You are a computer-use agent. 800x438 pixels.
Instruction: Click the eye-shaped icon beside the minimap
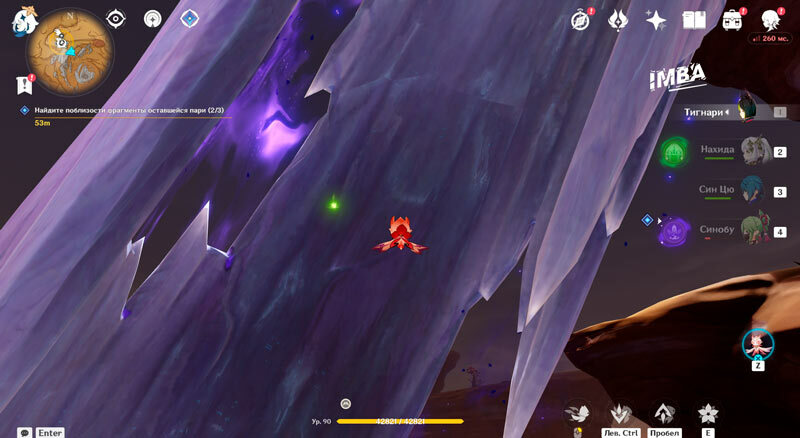tap(116, 18)
